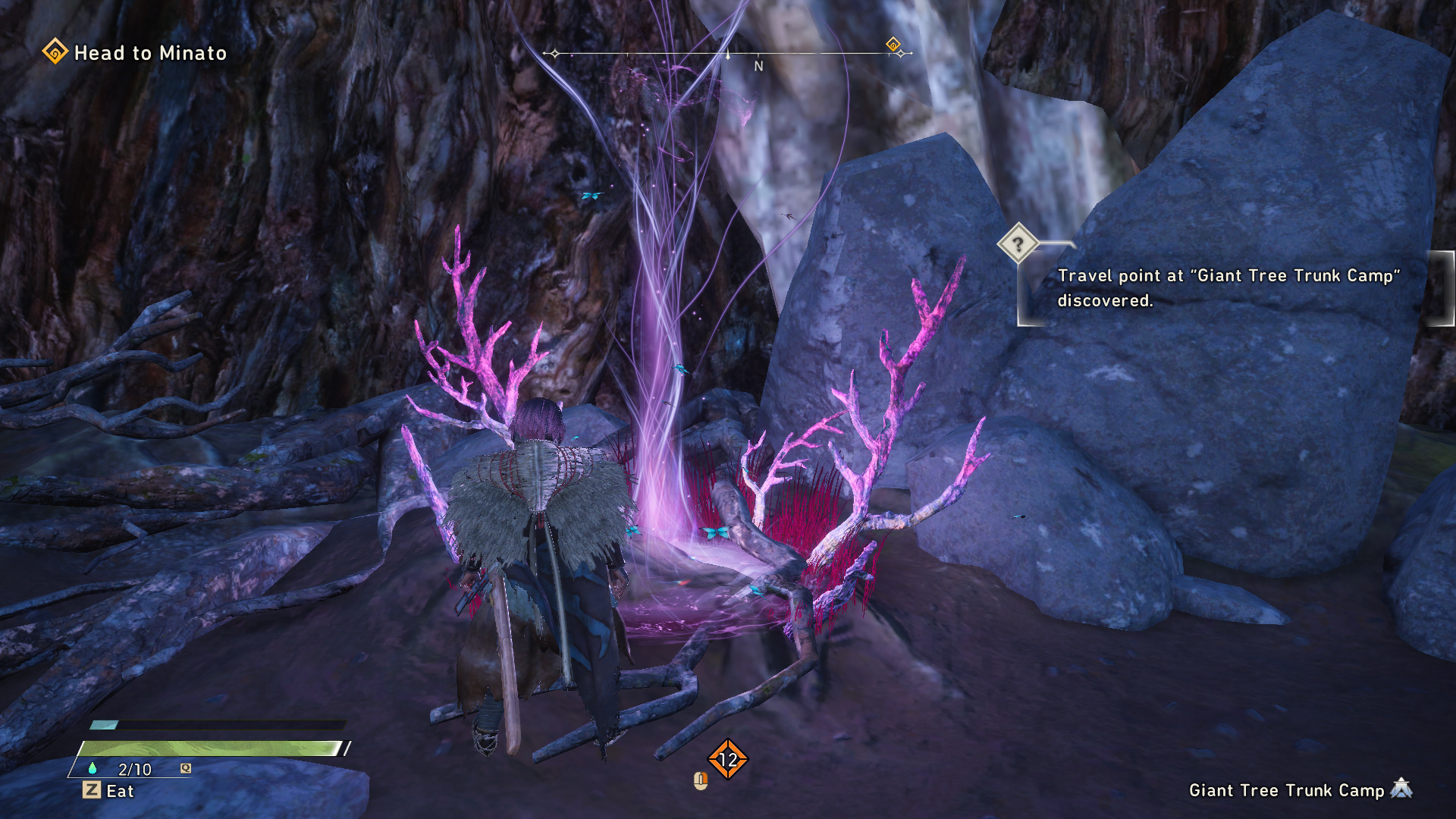Viewport: 1456px width, 819px height.
Task: Click the question mark notification icon
Action: pos(1018,243)
